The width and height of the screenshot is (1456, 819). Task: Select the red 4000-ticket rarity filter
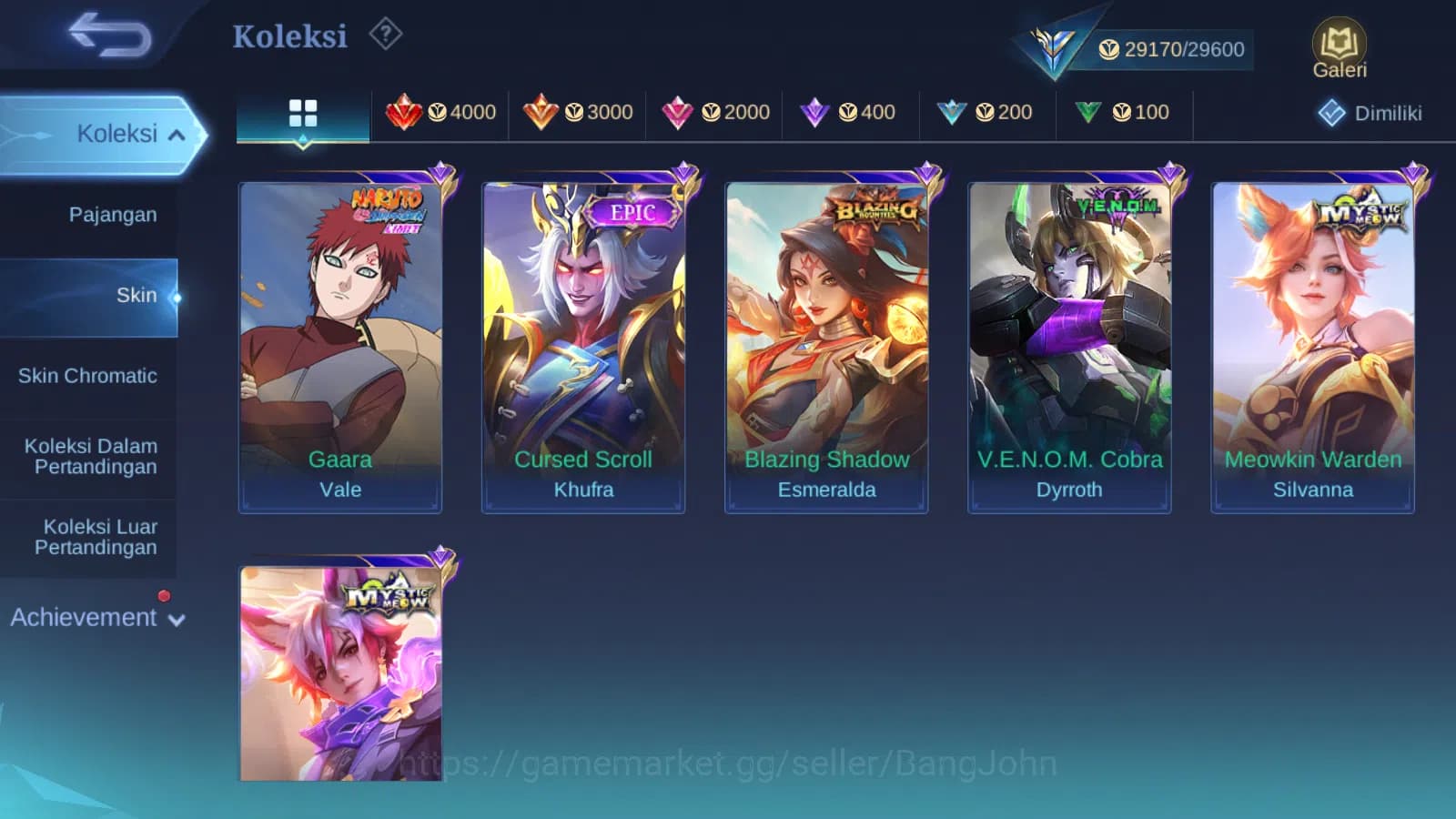coord(441,112)
